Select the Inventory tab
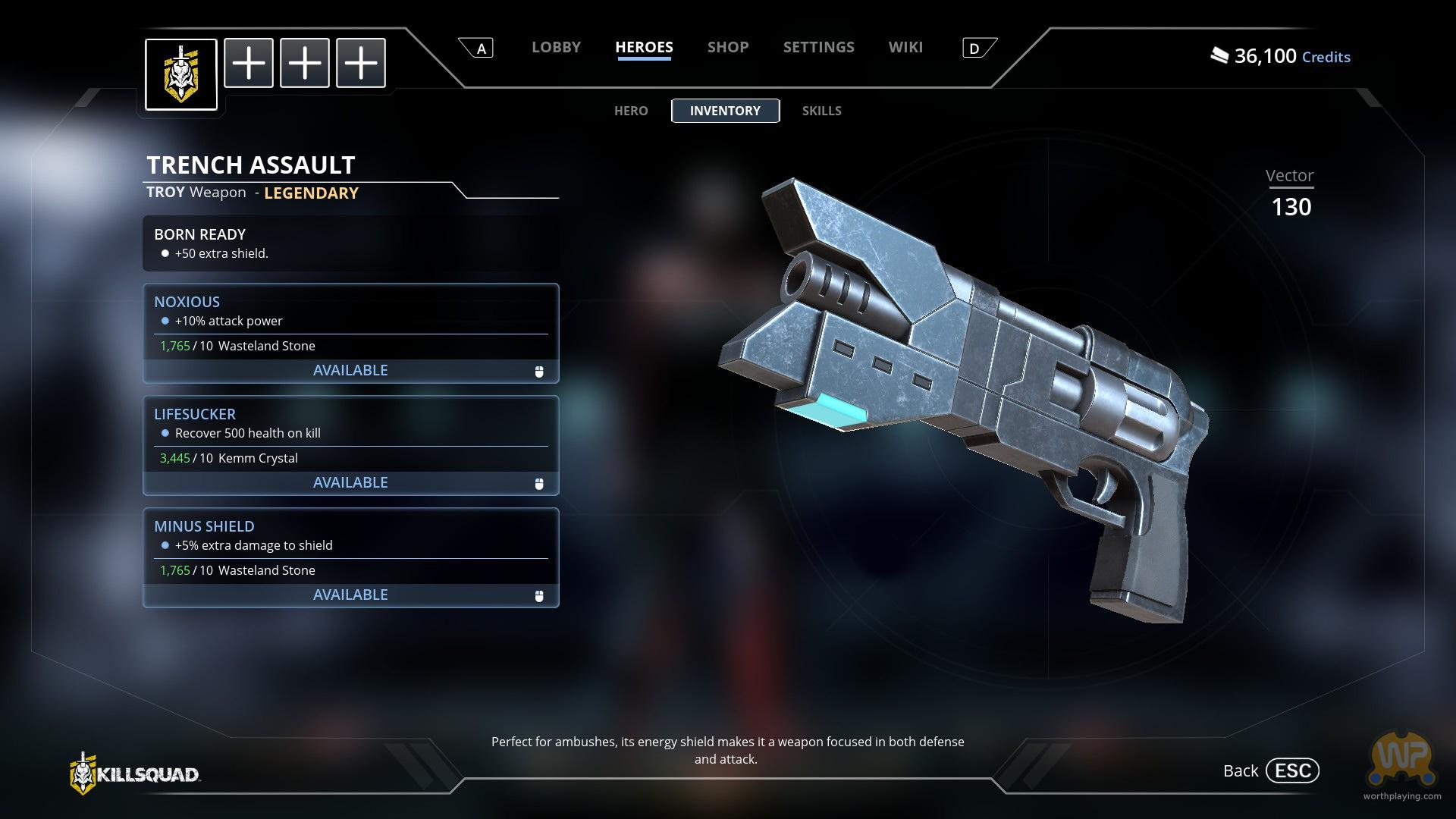 pos(725,111)
